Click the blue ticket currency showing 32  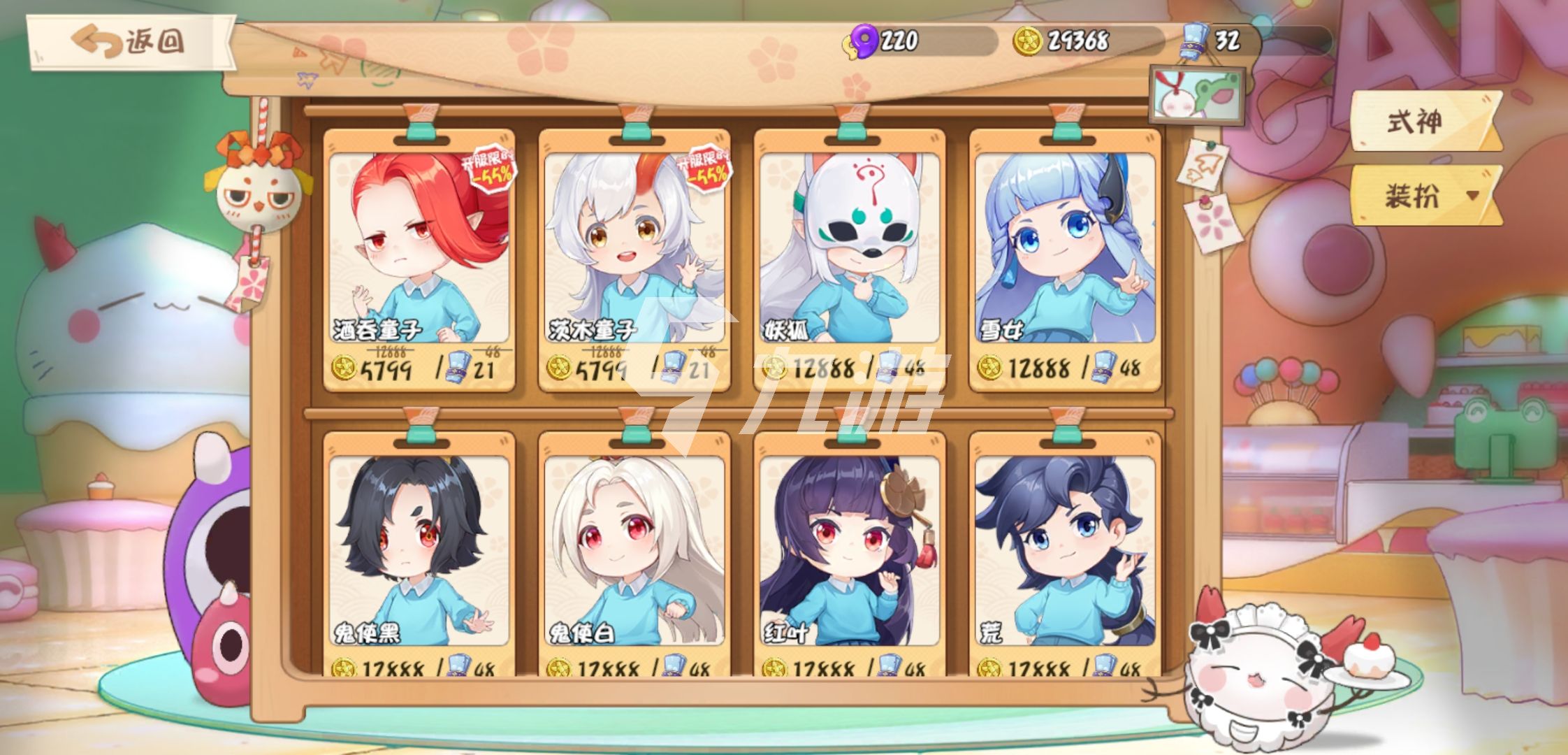coord(1195,41)
